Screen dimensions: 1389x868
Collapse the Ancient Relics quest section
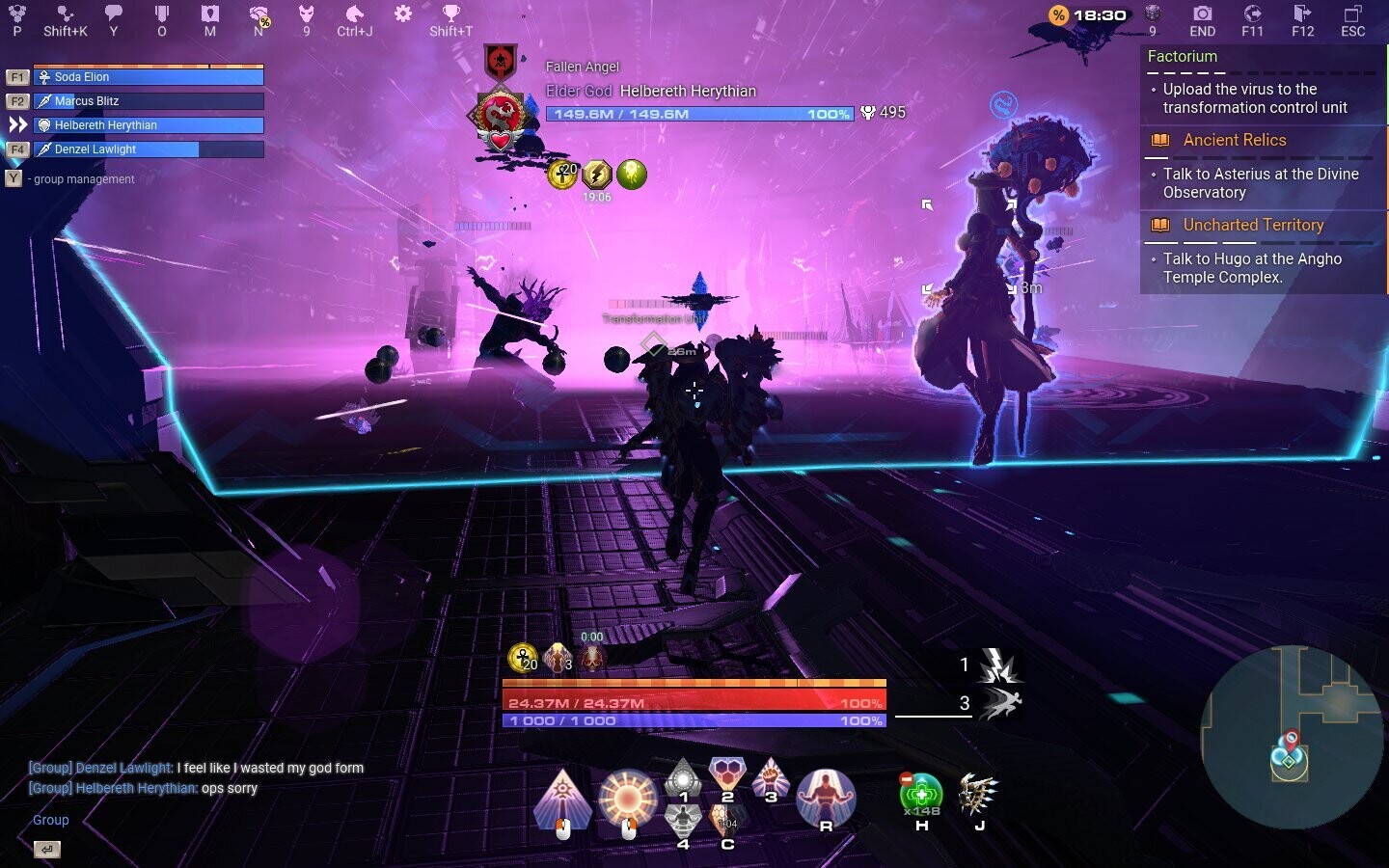click(x=1235, y=140)
